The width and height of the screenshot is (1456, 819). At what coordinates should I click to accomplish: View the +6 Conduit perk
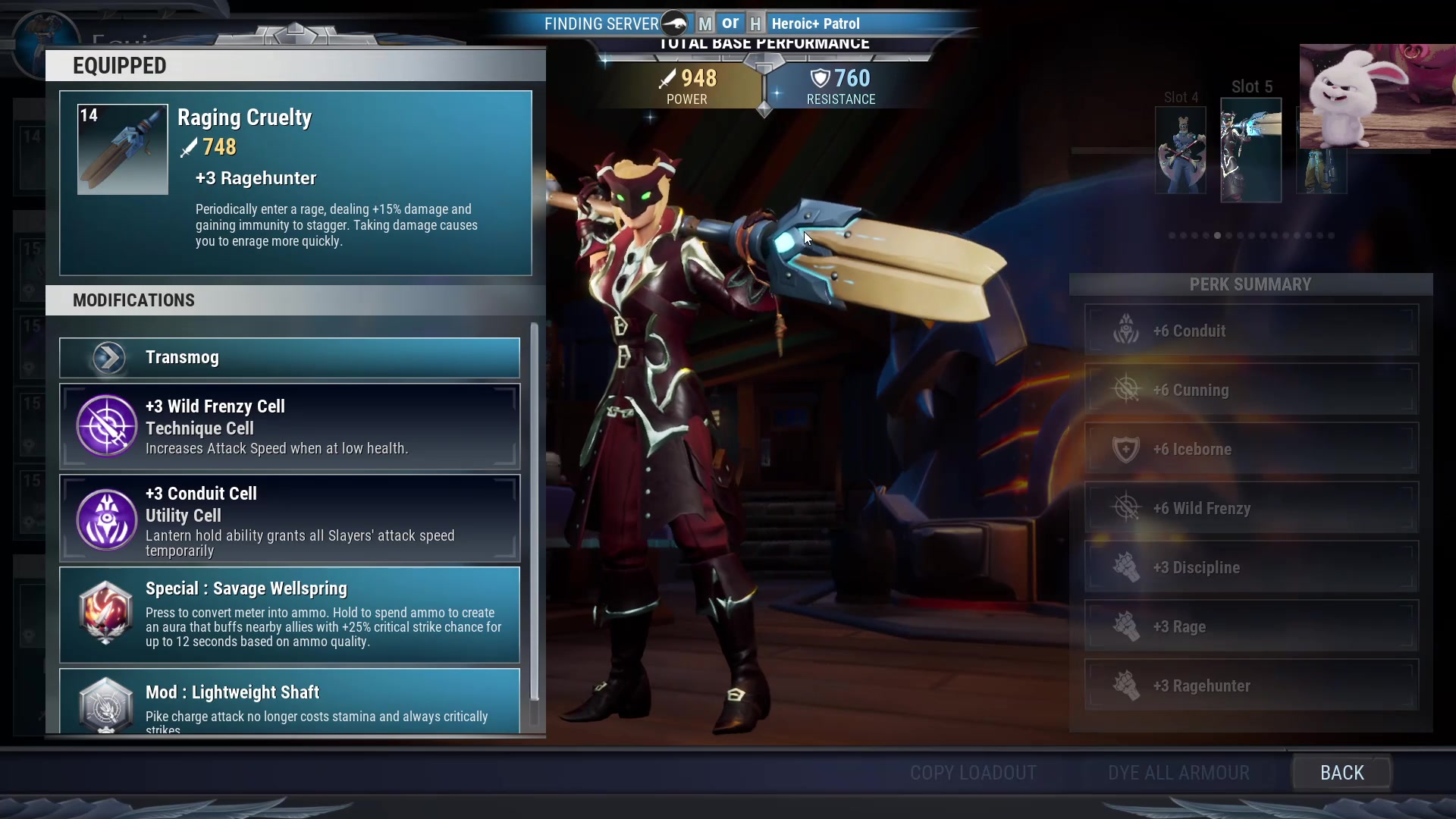tap(1251, 331)
